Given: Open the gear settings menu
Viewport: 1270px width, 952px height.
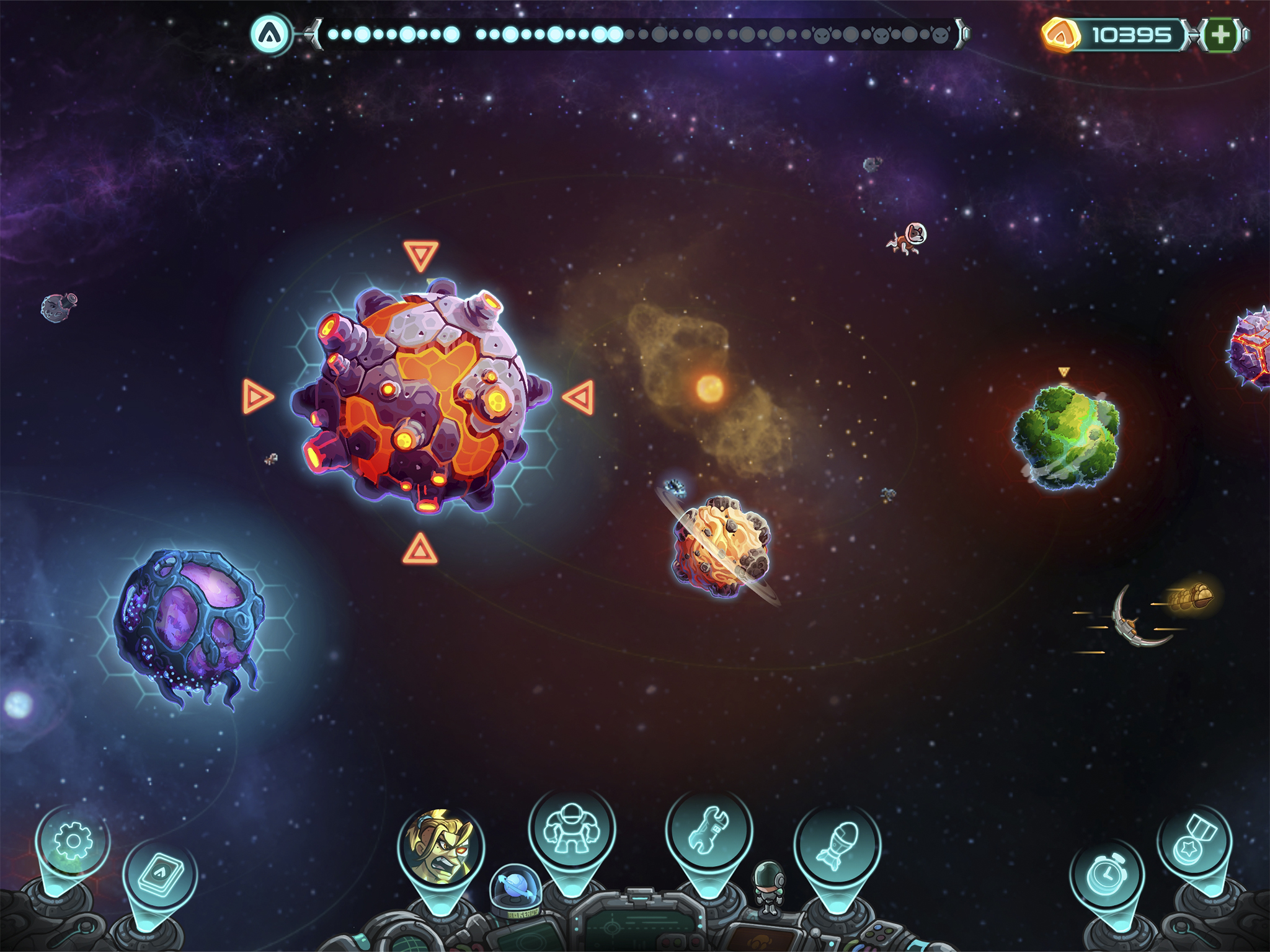Looking at the screenshot, I should pyautogui.click(x=73, y=841).
